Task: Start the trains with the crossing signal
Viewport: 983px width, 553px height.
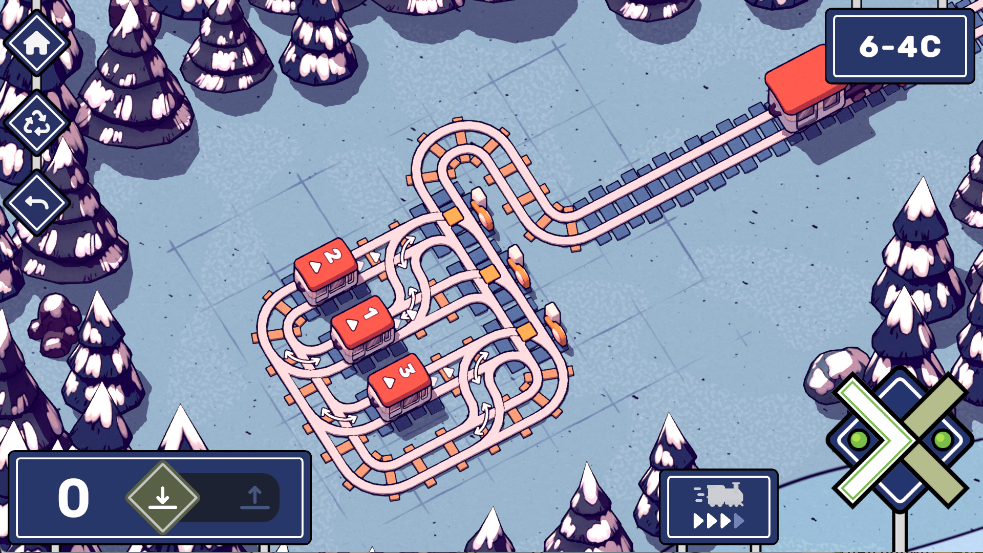Action: (x=899, y=440)
